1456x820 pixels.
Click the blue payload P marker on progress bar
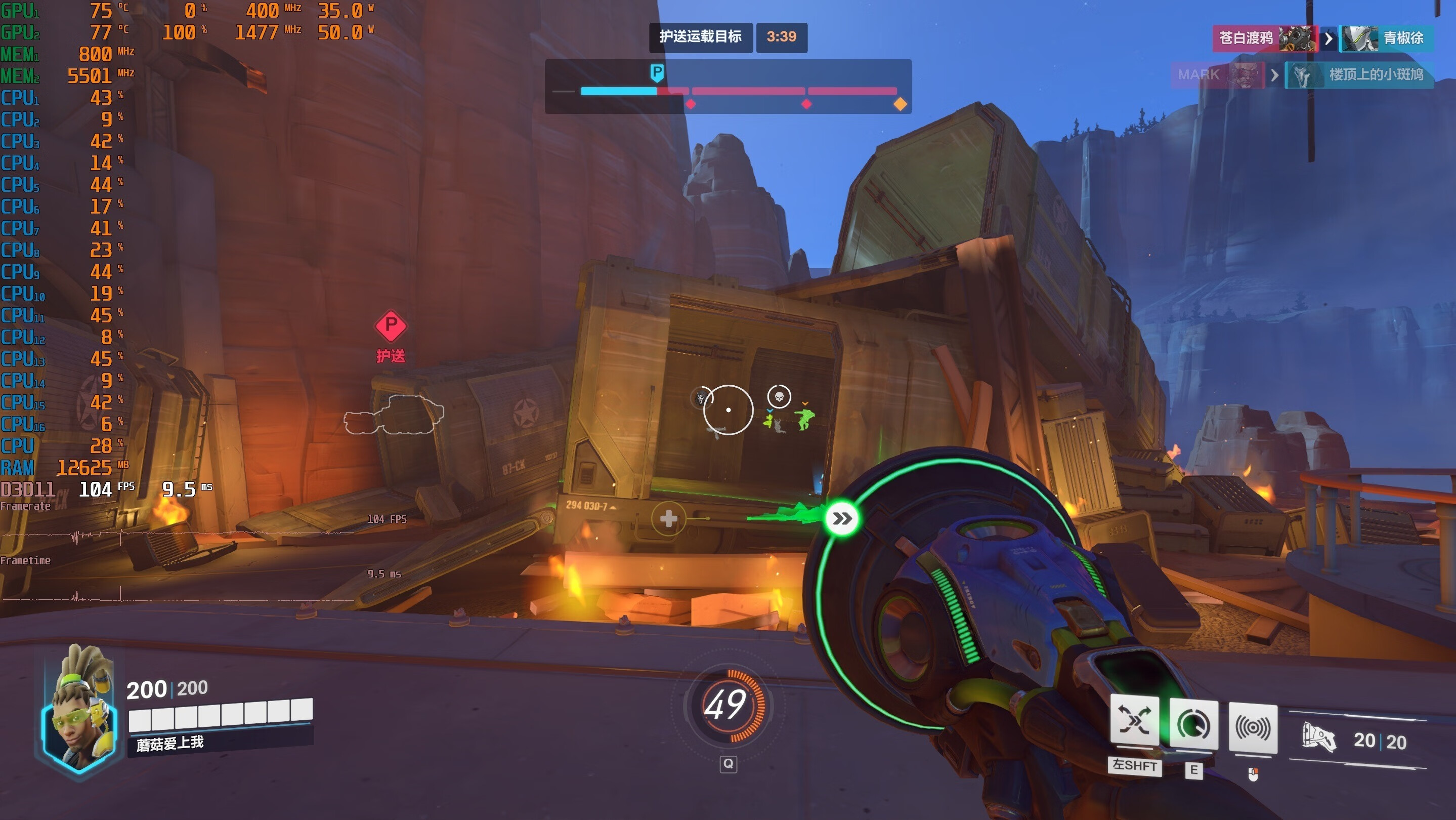pyautogui.click(x=657, y=73)
